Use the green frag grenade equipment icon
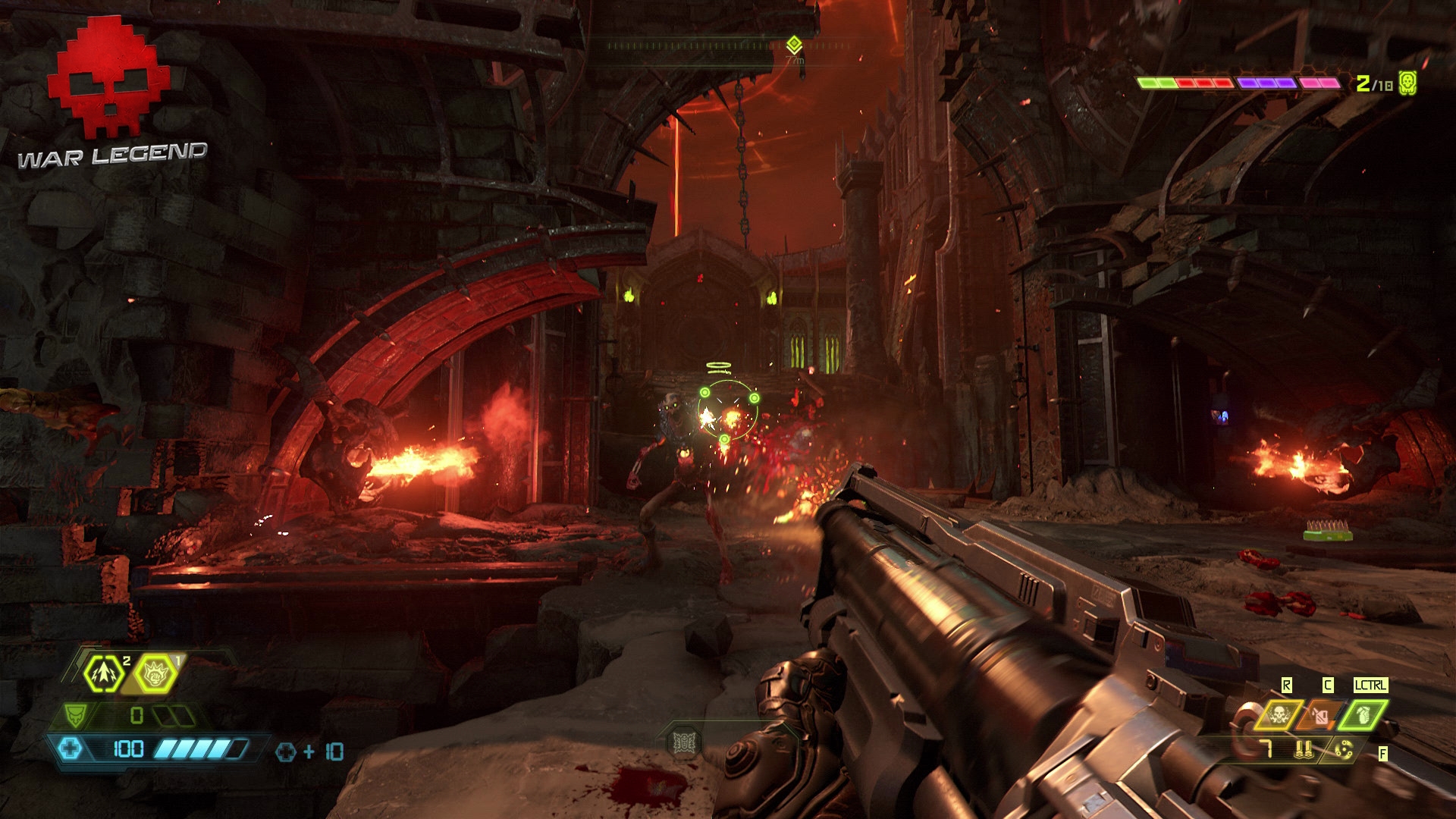1456x819 pixels. (x=1363, y=715)
